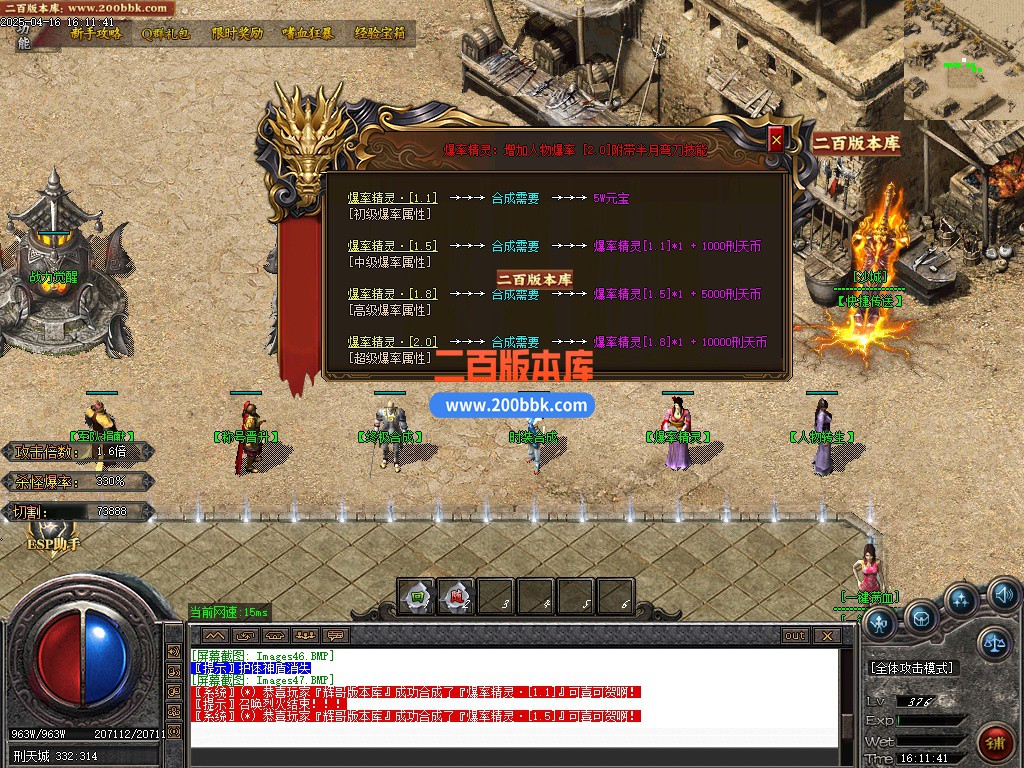Select 爆率精灵·[1.1] synthesis option

(393, 198)
